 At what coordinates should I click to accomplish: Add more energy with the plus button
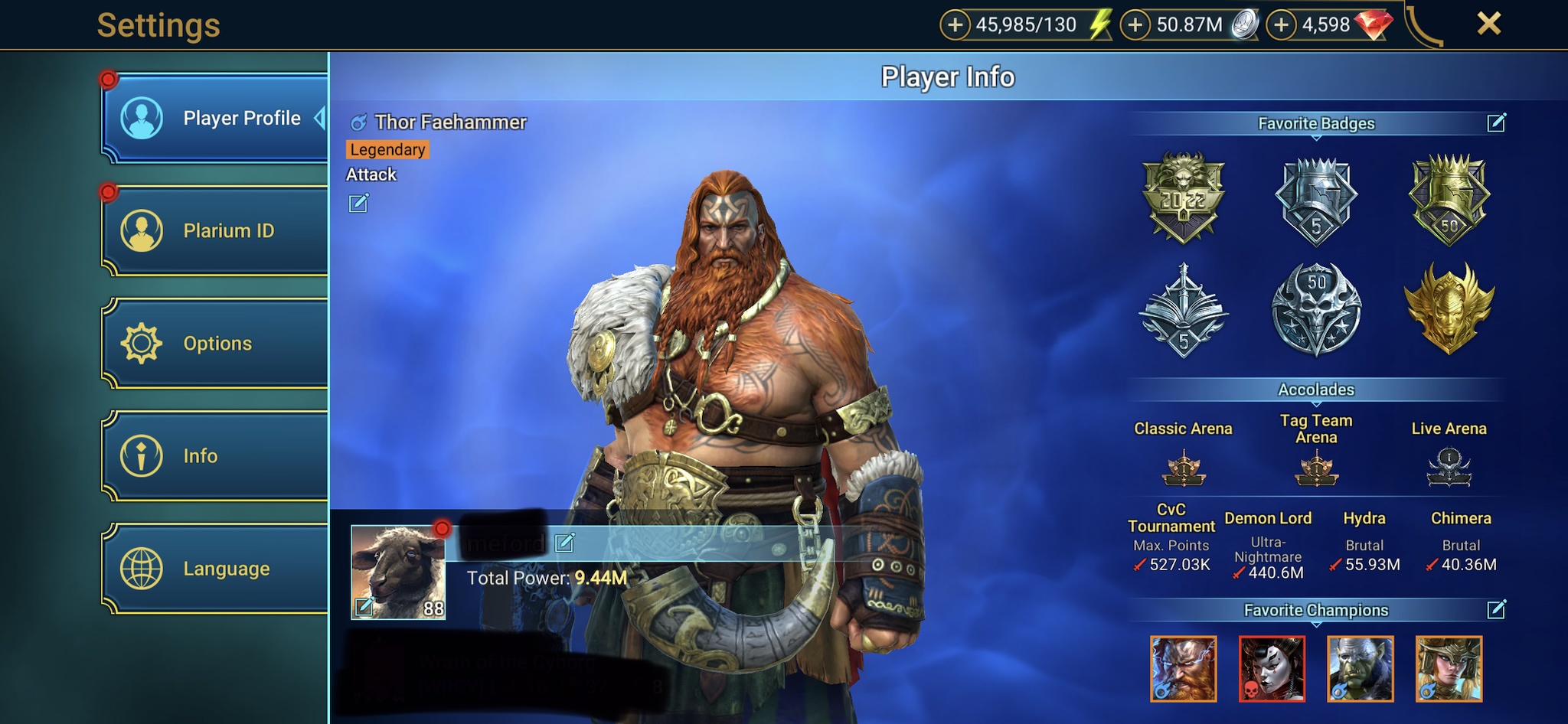955,25
